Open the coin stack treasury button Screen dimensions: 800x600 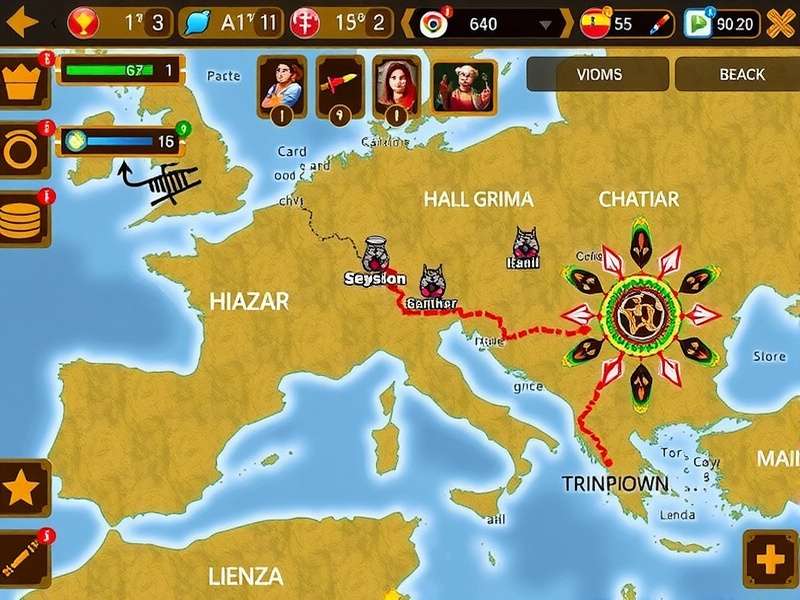pos(22,219)
